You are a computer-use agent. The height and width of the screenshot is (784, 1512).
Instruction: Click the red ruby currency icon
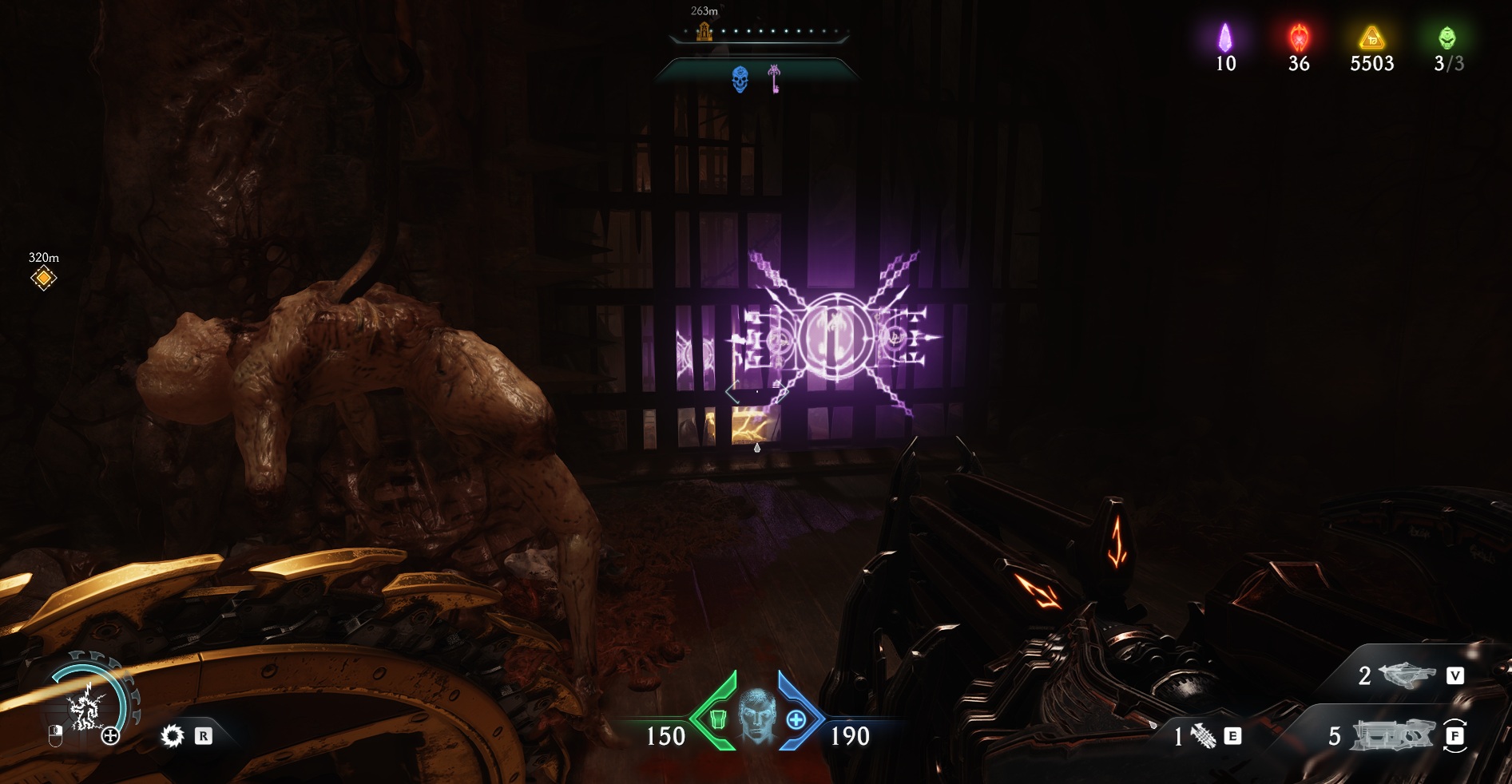coord(1299,38)
